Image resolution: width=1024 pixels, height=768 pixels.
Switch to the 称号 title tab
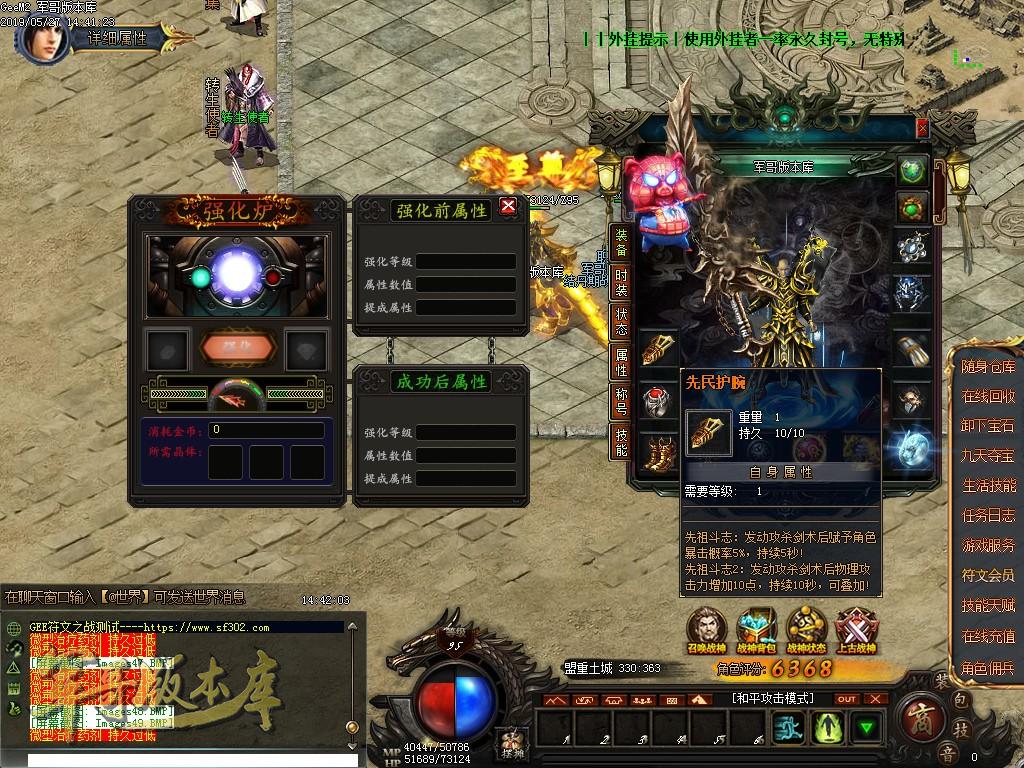(x=621, y=401)
